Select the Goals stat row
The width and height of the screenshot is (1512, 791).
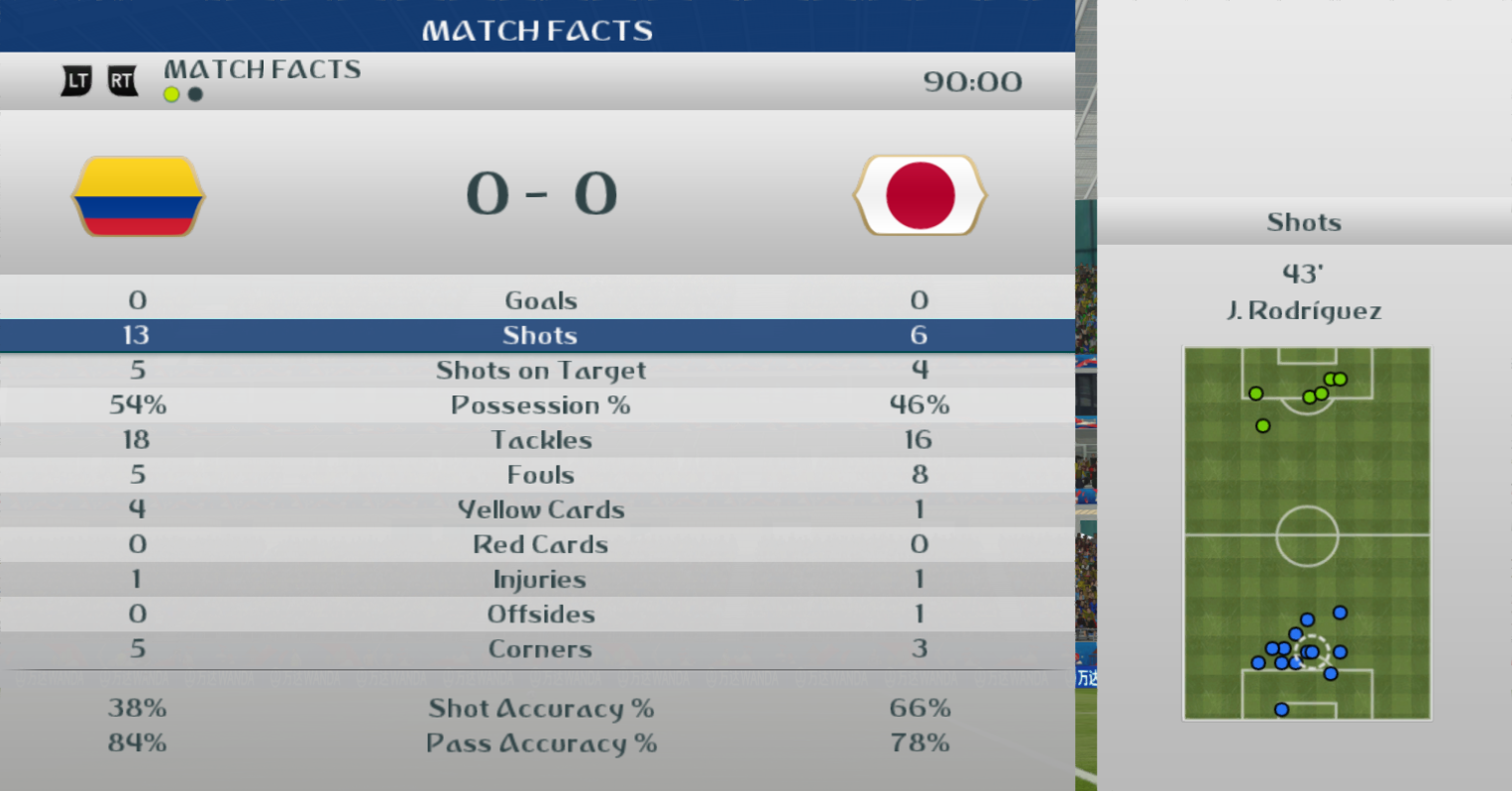540,300
